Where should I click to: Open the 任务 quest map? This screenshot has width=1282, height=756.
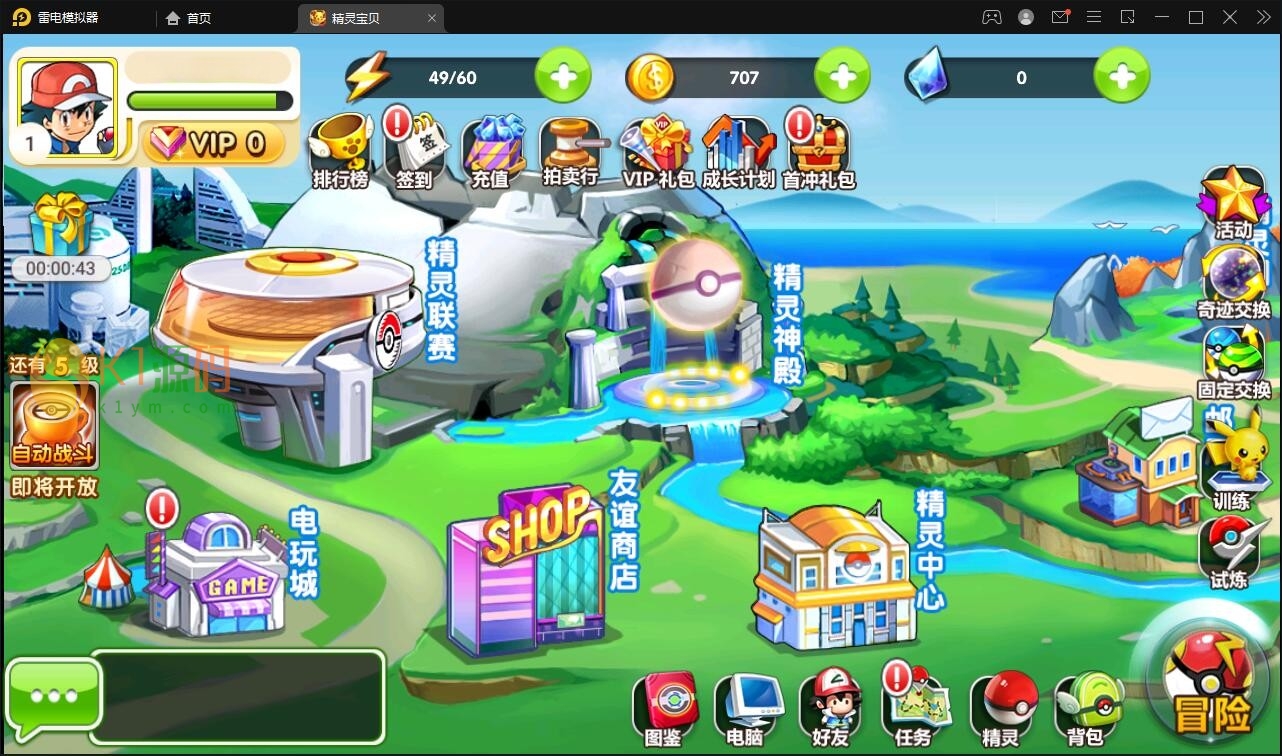click(x=913, y=709)
